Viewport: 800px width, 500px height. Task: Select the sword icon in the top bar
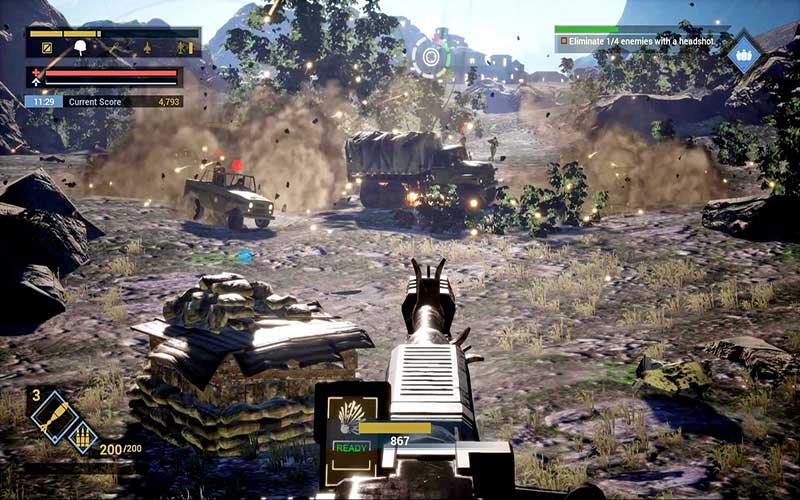(x=113, y=47)
